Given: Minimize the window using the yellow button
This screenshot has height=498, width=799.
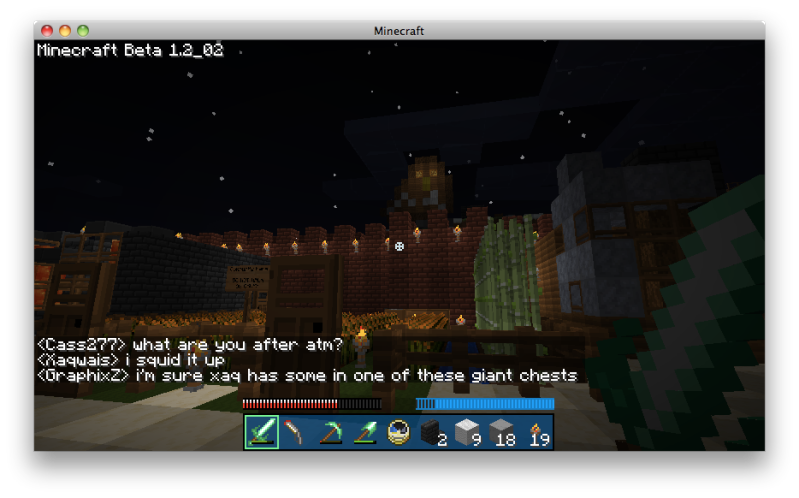Looking at the screenshot, I should [65, 31].
